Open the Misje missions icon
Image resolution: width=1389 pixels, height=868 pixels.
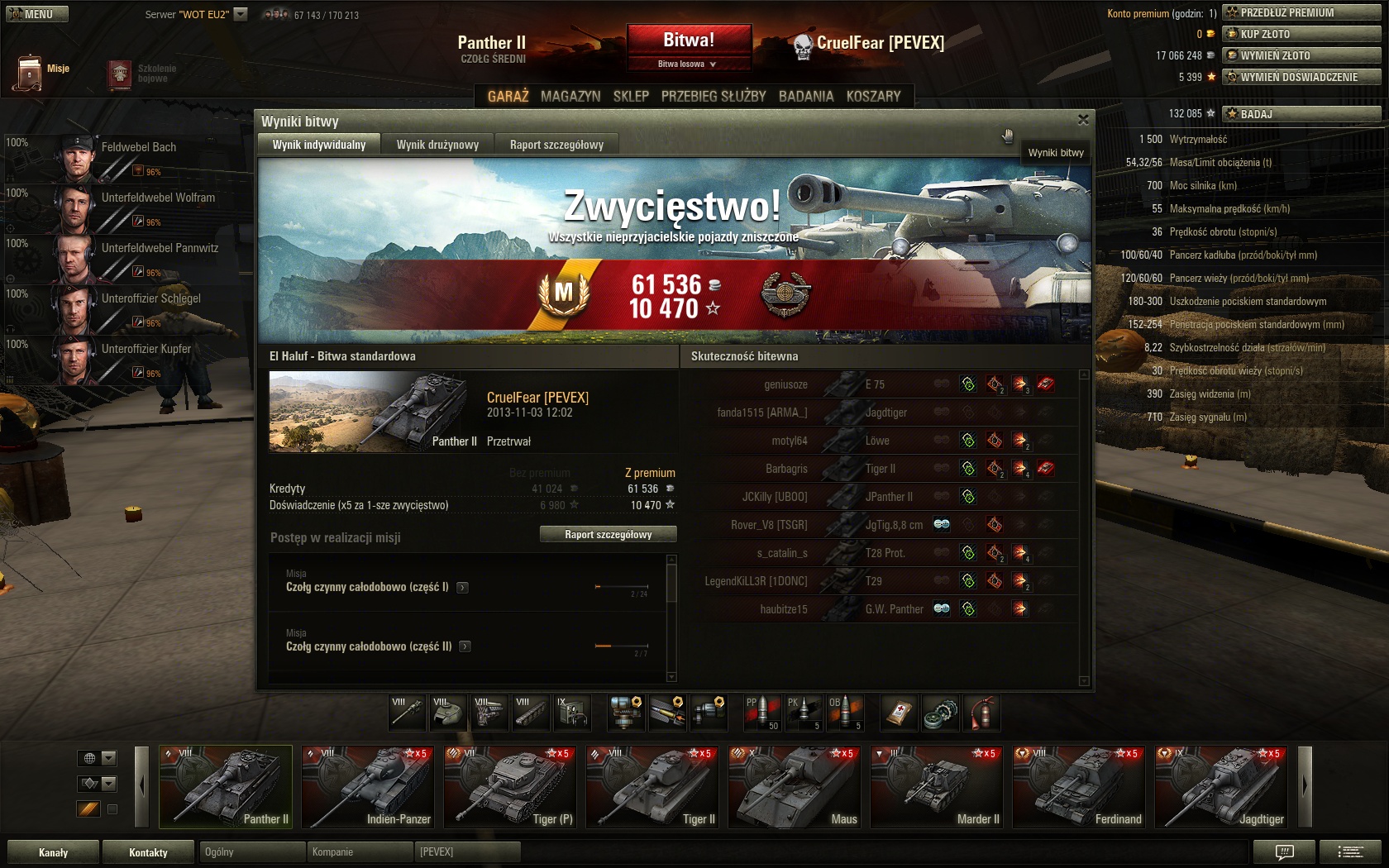[x=30, y=73]
